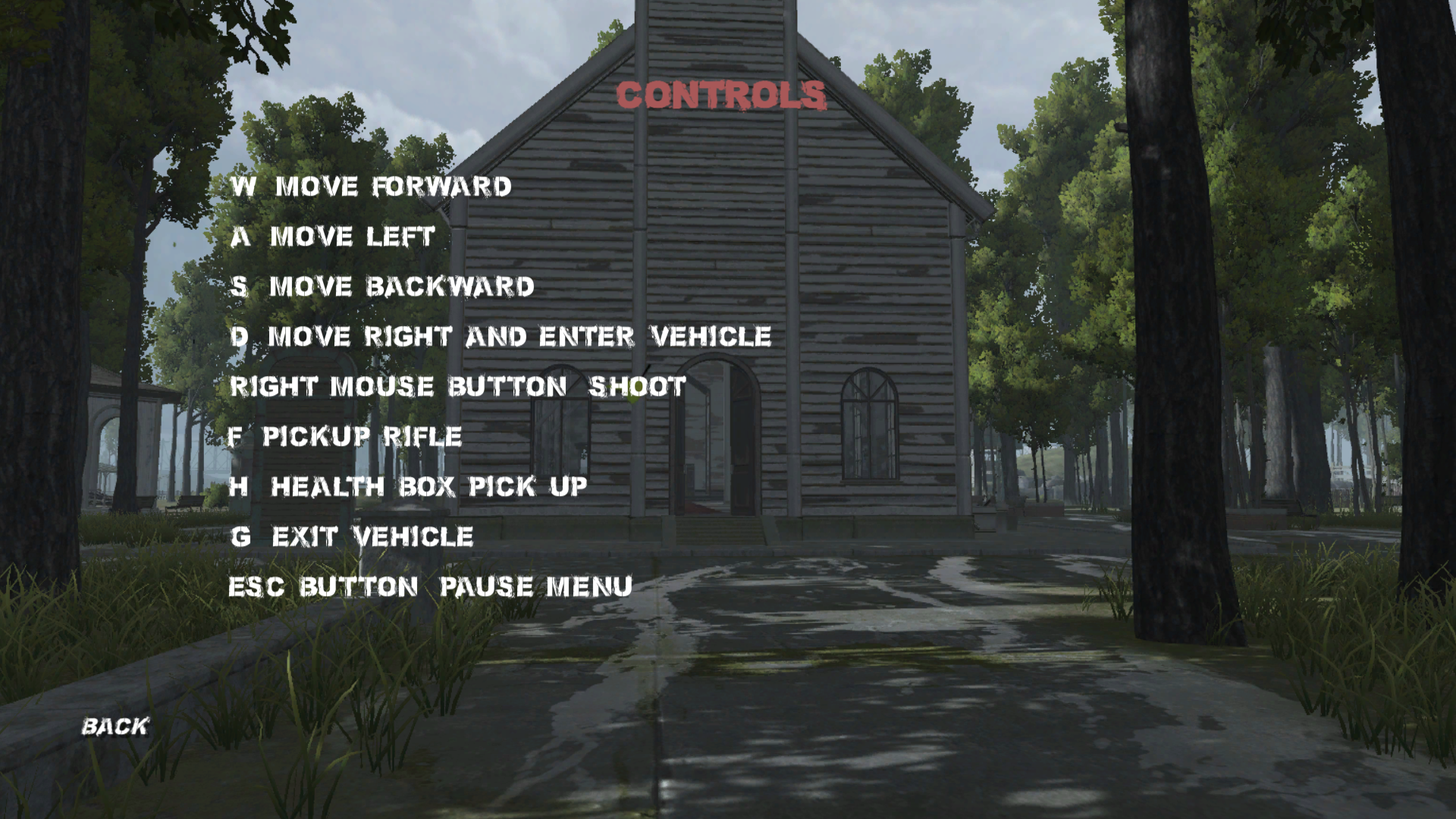
Task: Click the W MOVE FORWARD entry
Action: click(x=372, y=186)
